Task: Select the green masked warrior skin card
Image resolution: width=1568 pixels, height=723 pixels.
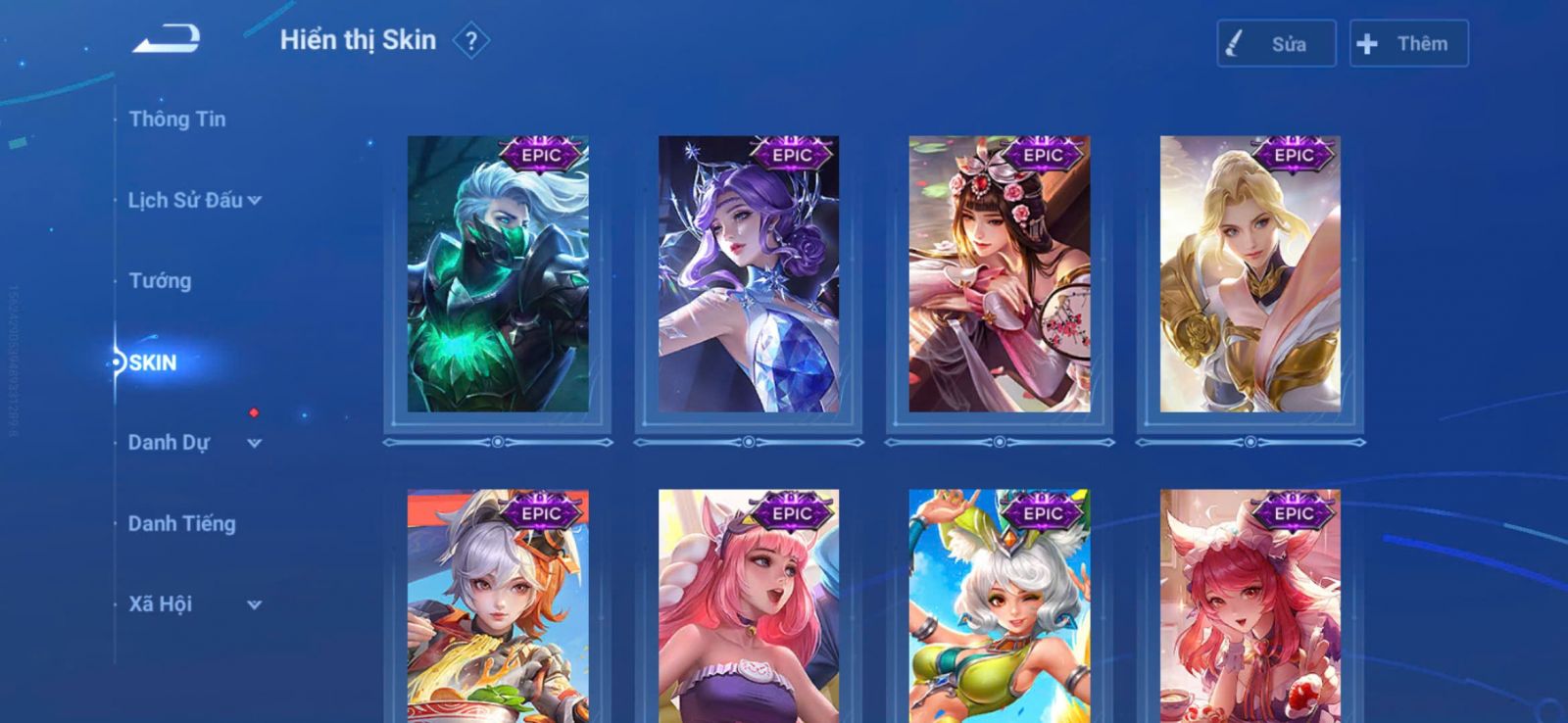Action: (498, 274)
